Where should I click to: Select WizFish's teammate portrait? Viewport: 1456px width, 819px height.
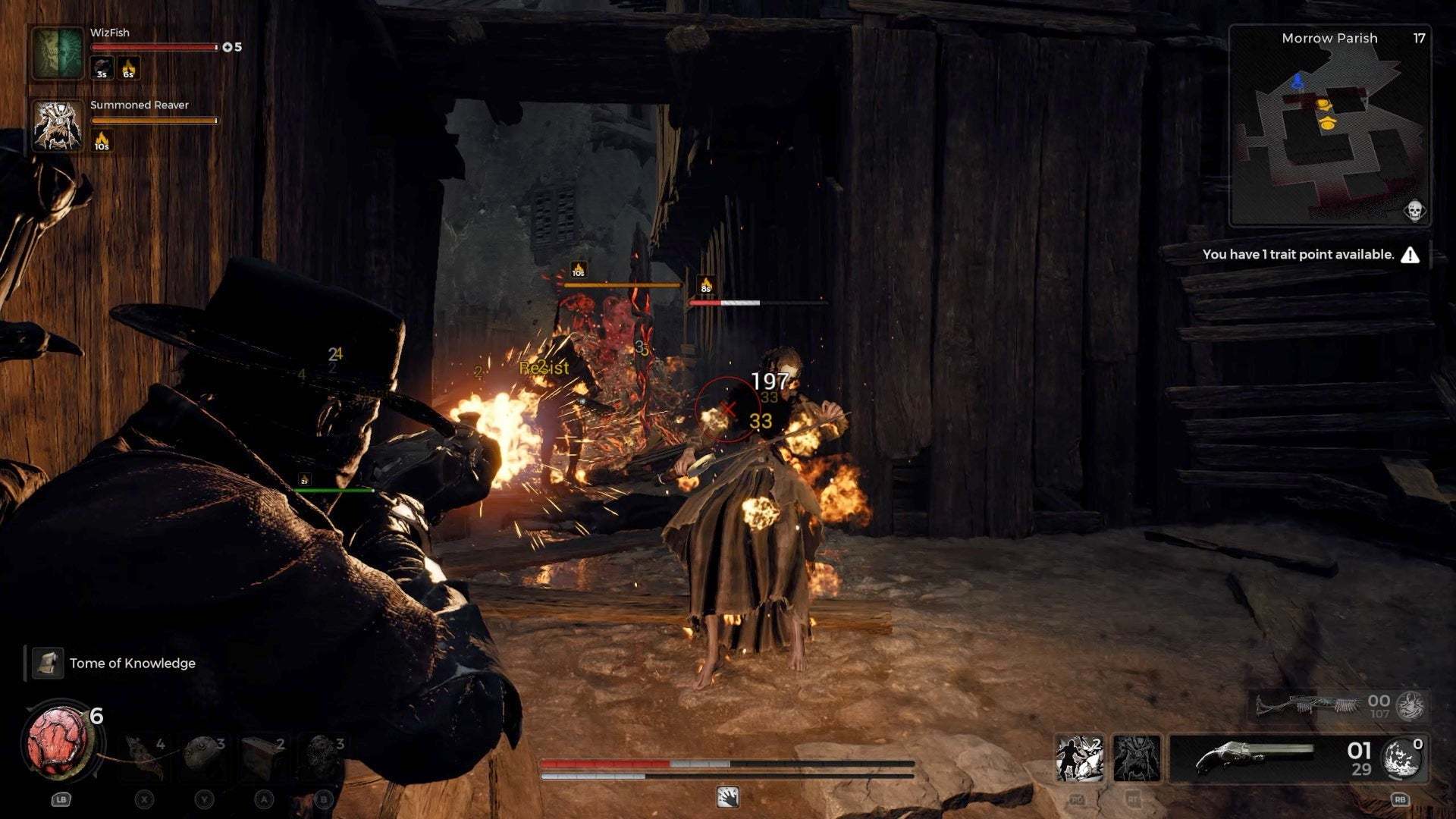(58, 52)
